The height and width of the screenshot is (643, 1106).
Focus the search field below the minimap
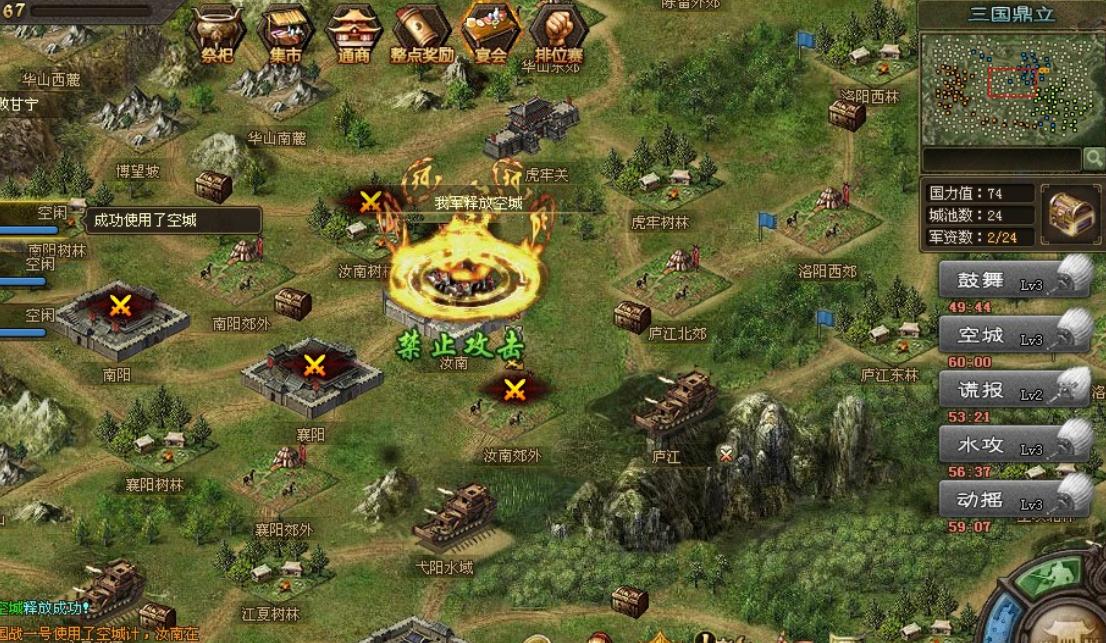coord(1001,159)
